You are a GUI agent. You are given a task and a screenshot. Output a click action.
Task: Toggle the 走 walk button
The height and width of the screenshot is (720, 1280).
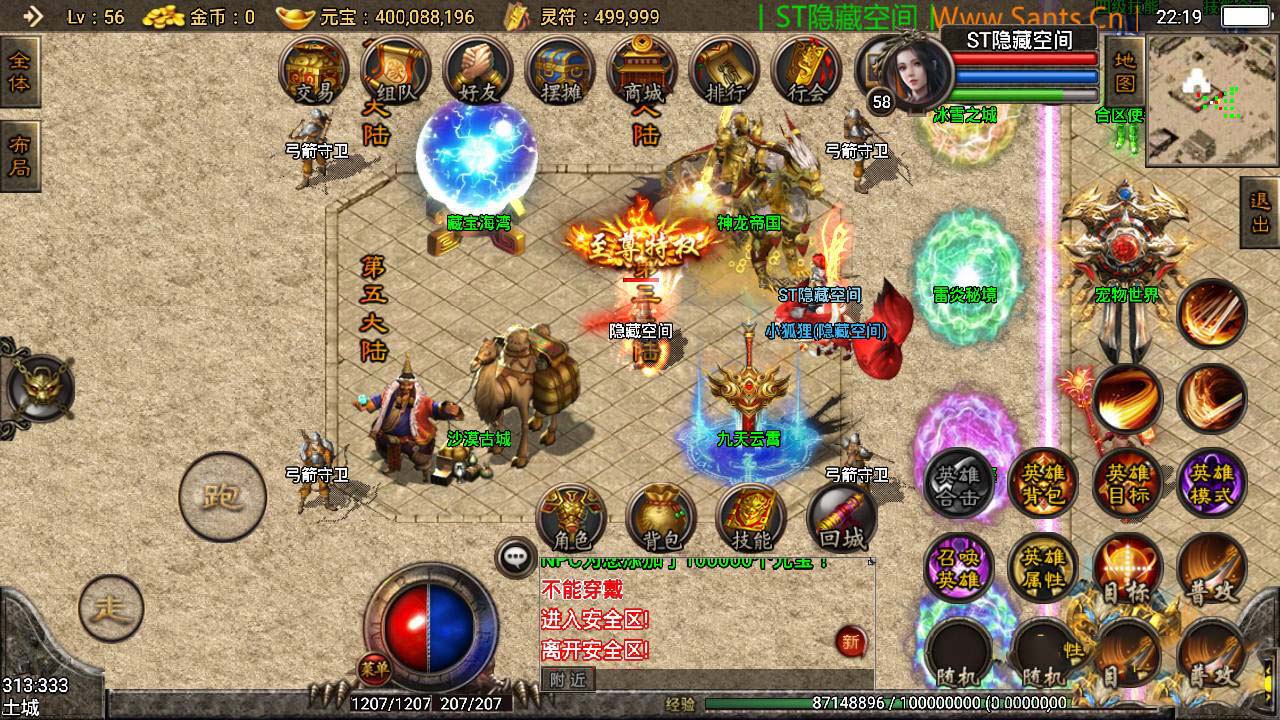pyautogui.click(x=111, y=607)
